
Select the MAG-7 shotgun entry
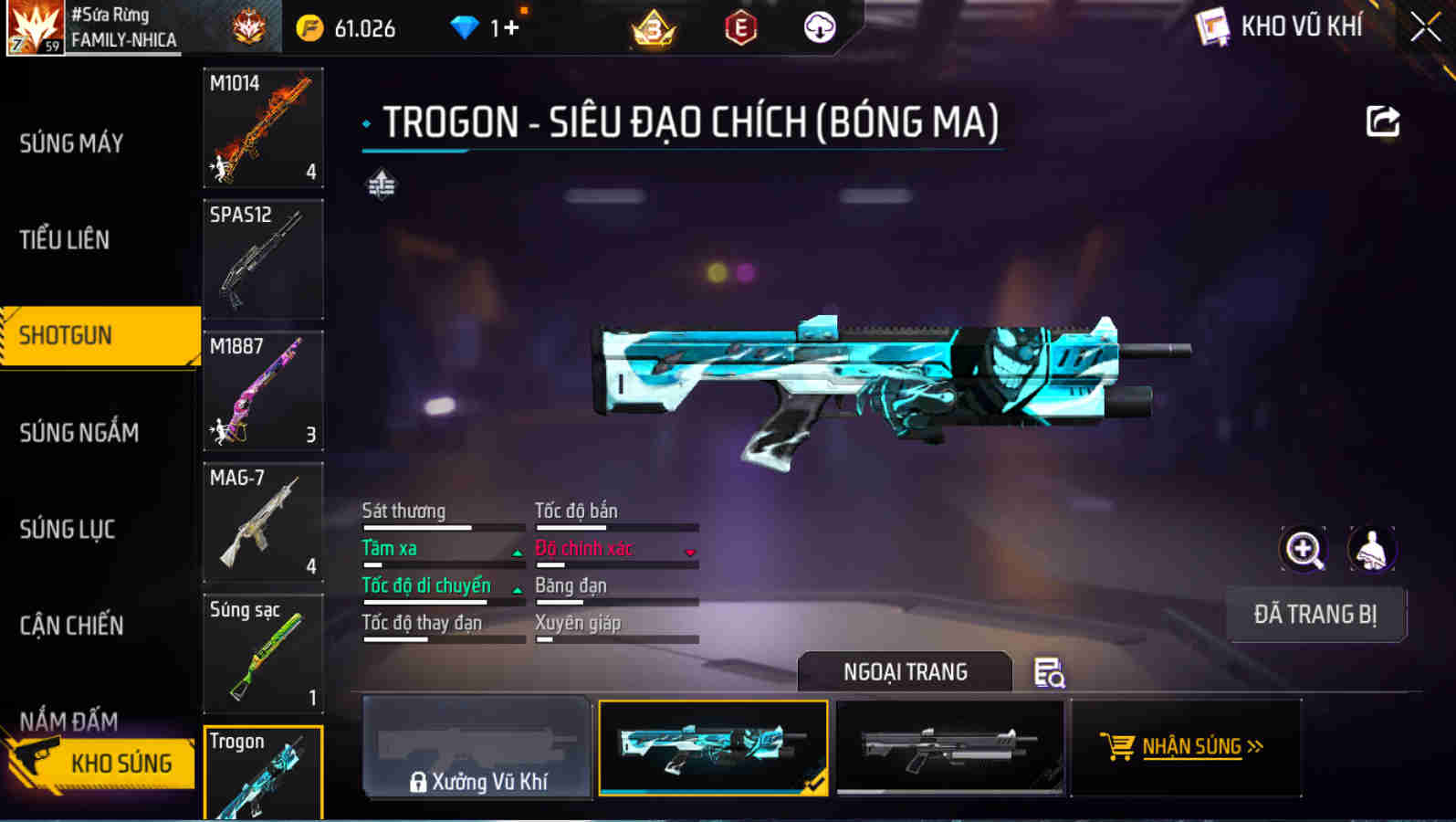[x=263, y=522]
